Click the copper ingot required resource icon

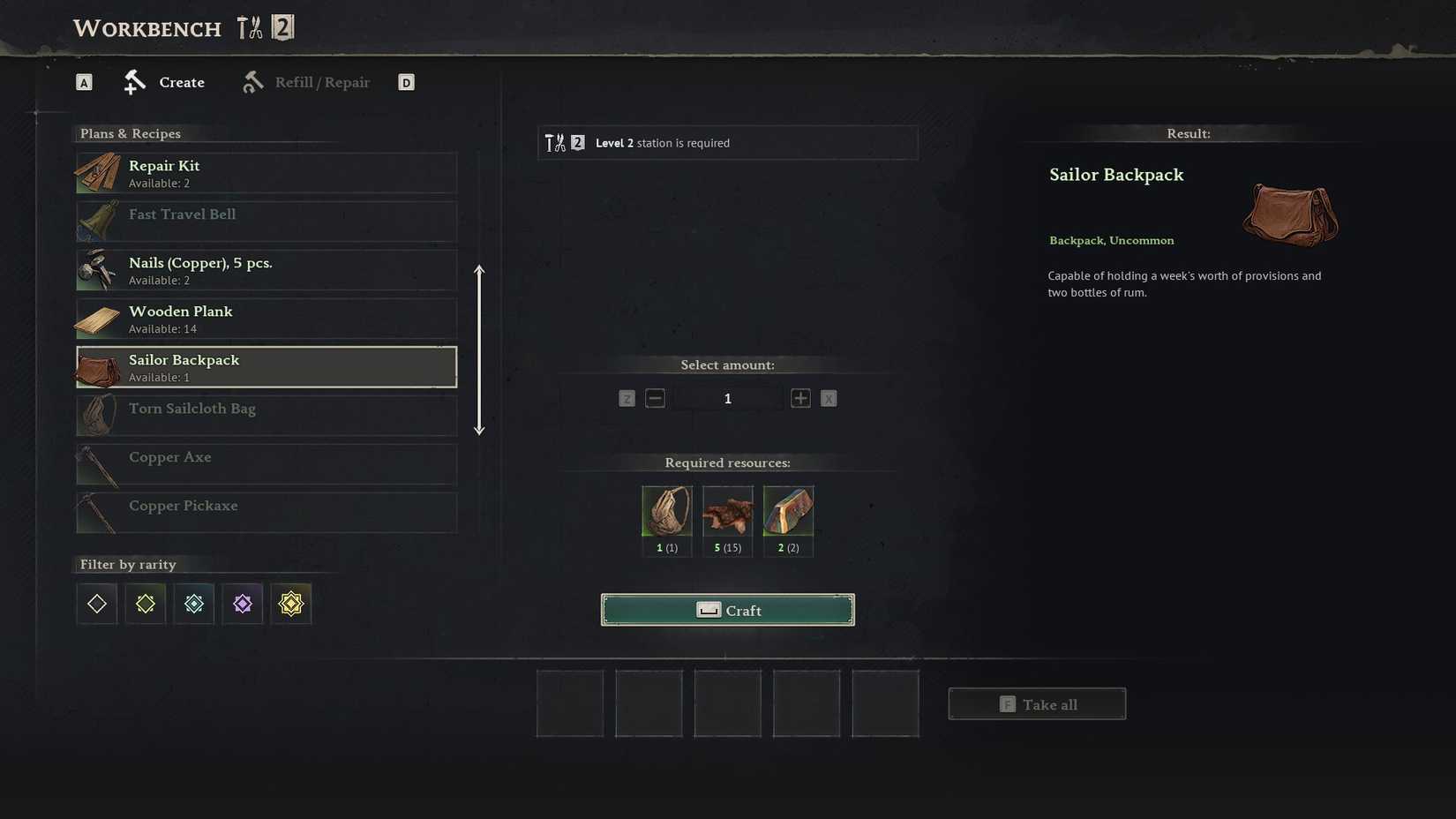(x=788, y=514)
